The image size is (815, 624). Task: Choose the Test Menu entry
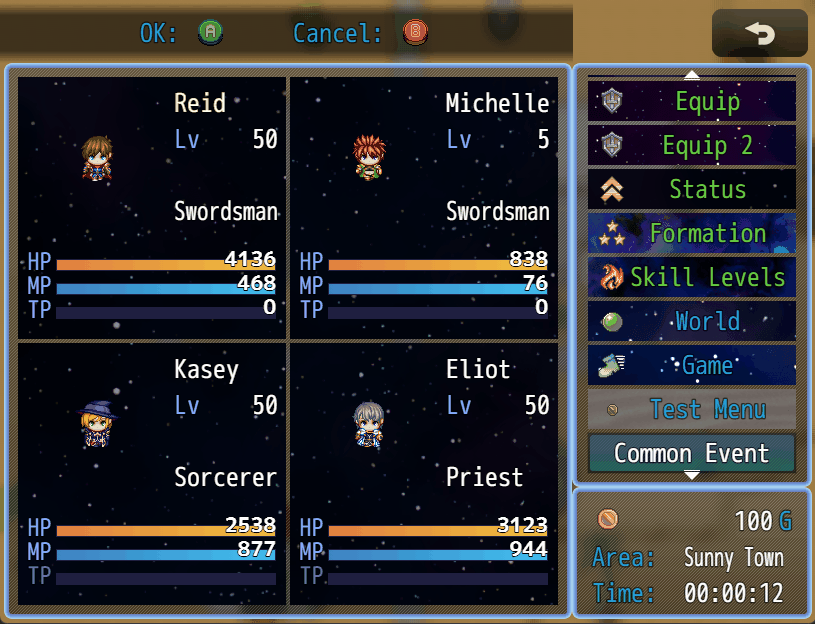[x=692, y=409]
